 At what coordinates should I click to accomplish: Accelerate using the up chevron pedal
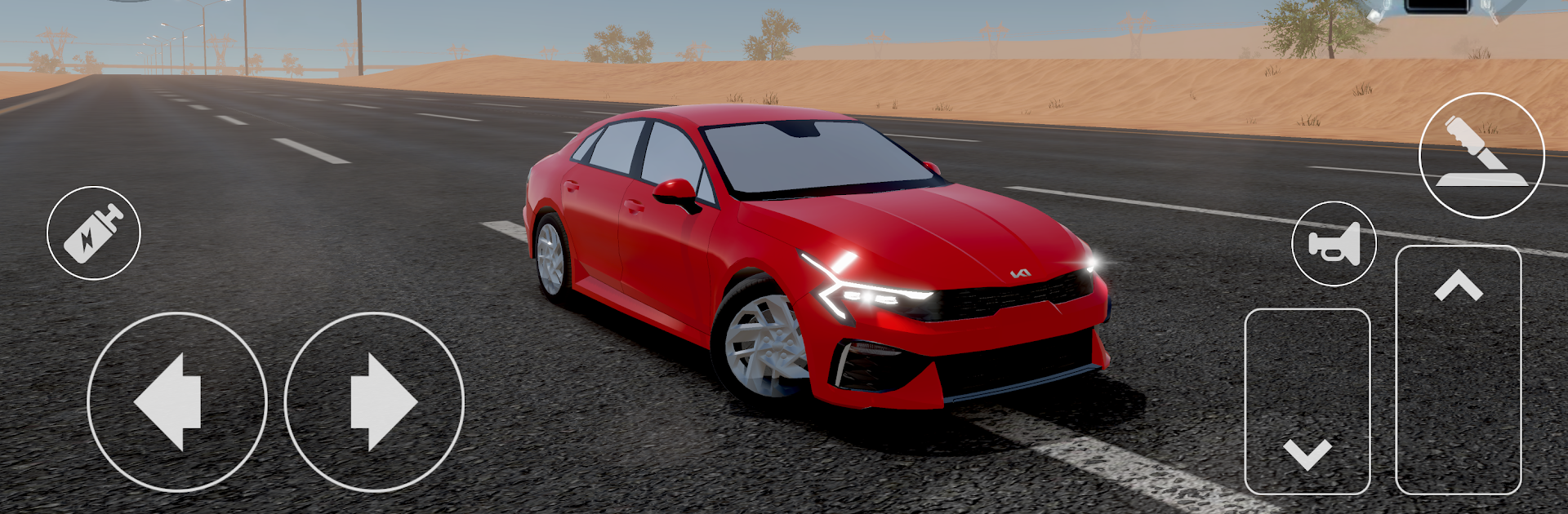point(1458,370)
